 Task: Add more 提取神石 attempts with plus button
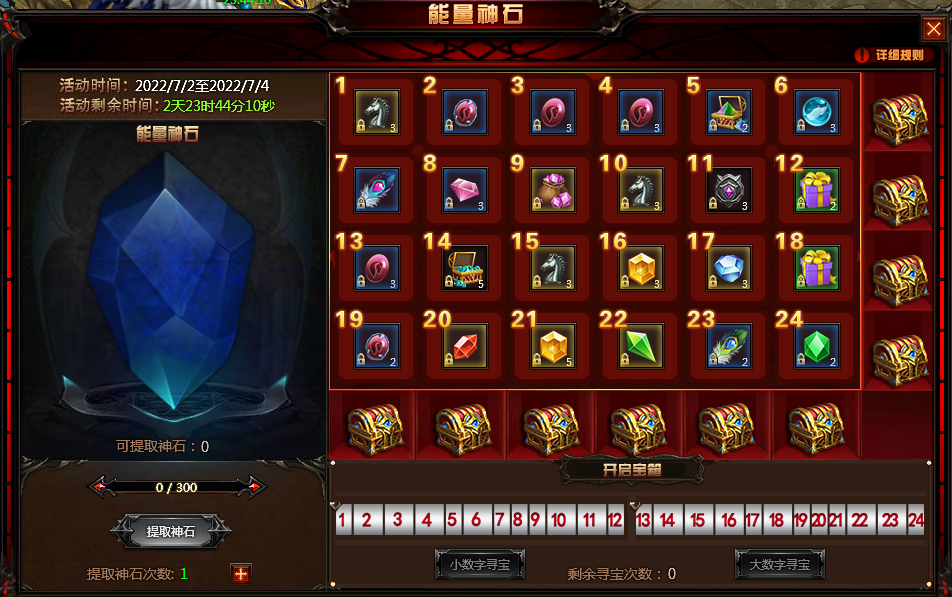(x=240, y=573)
